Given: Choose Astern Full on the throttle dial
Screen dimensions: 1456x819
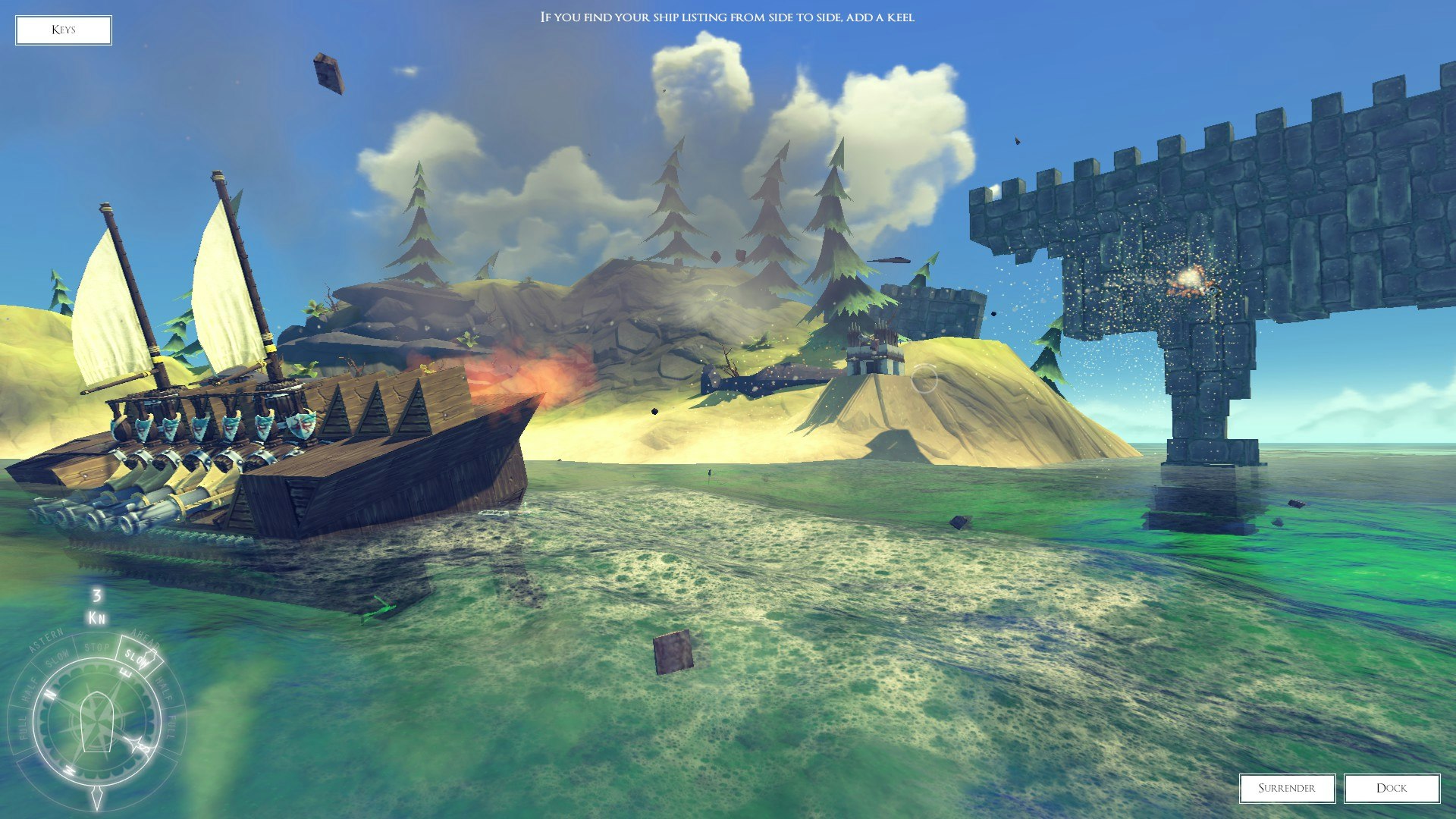Looking at the screenshot, I should click(x=21, y=727).
